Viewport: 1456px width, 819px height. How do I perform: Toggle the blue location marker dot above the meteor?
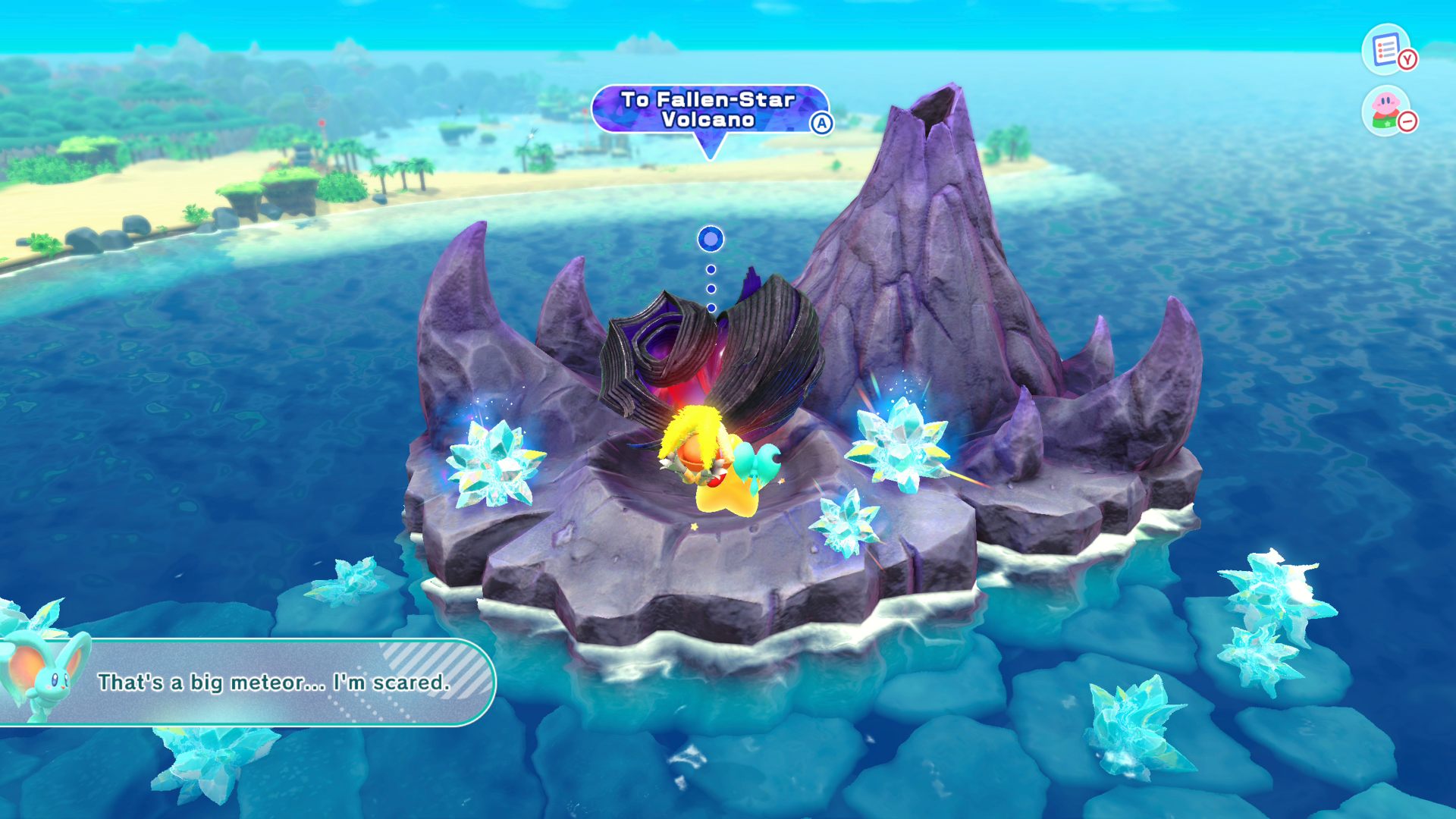[x=709, y=238]
